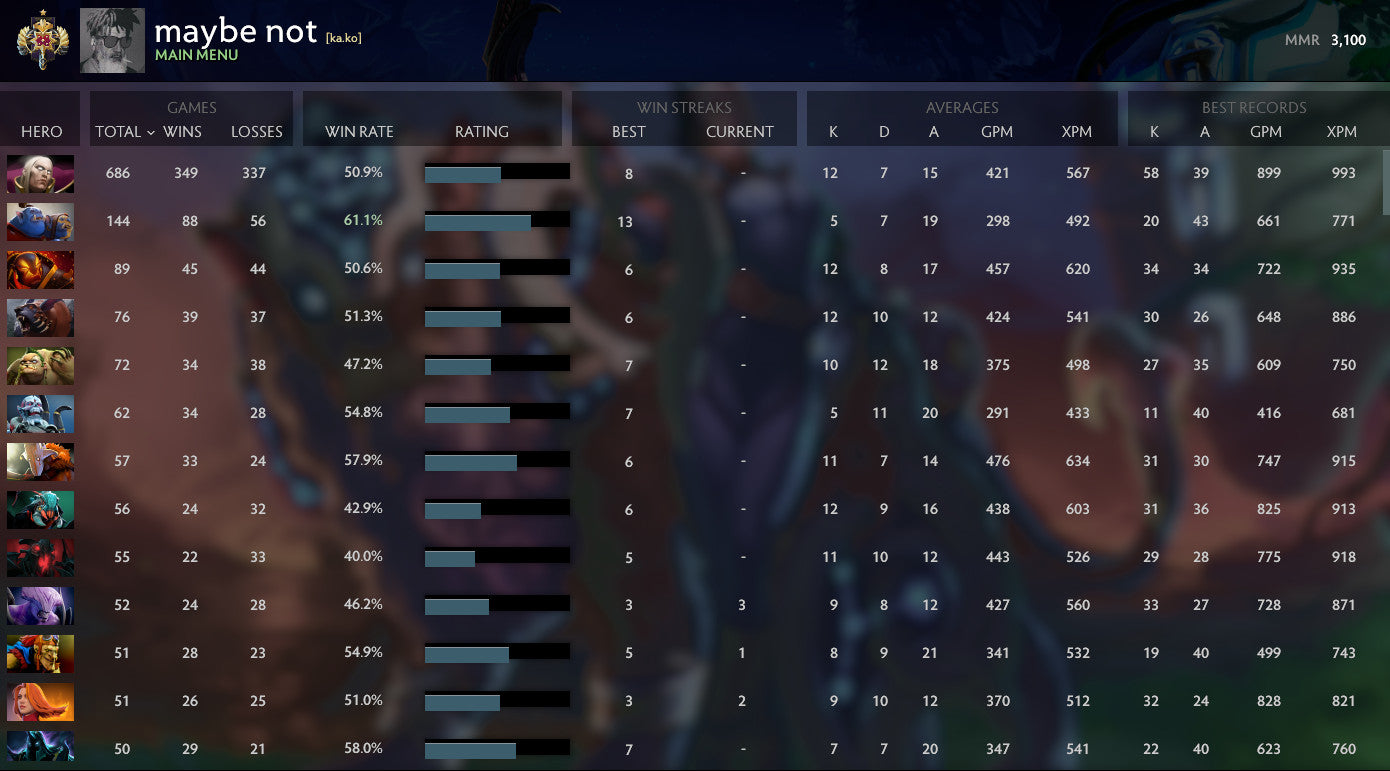Sort the table by WINS
Image resolution: width=1390 pixels, height=771 pixels.
click(x=181, y=131)
